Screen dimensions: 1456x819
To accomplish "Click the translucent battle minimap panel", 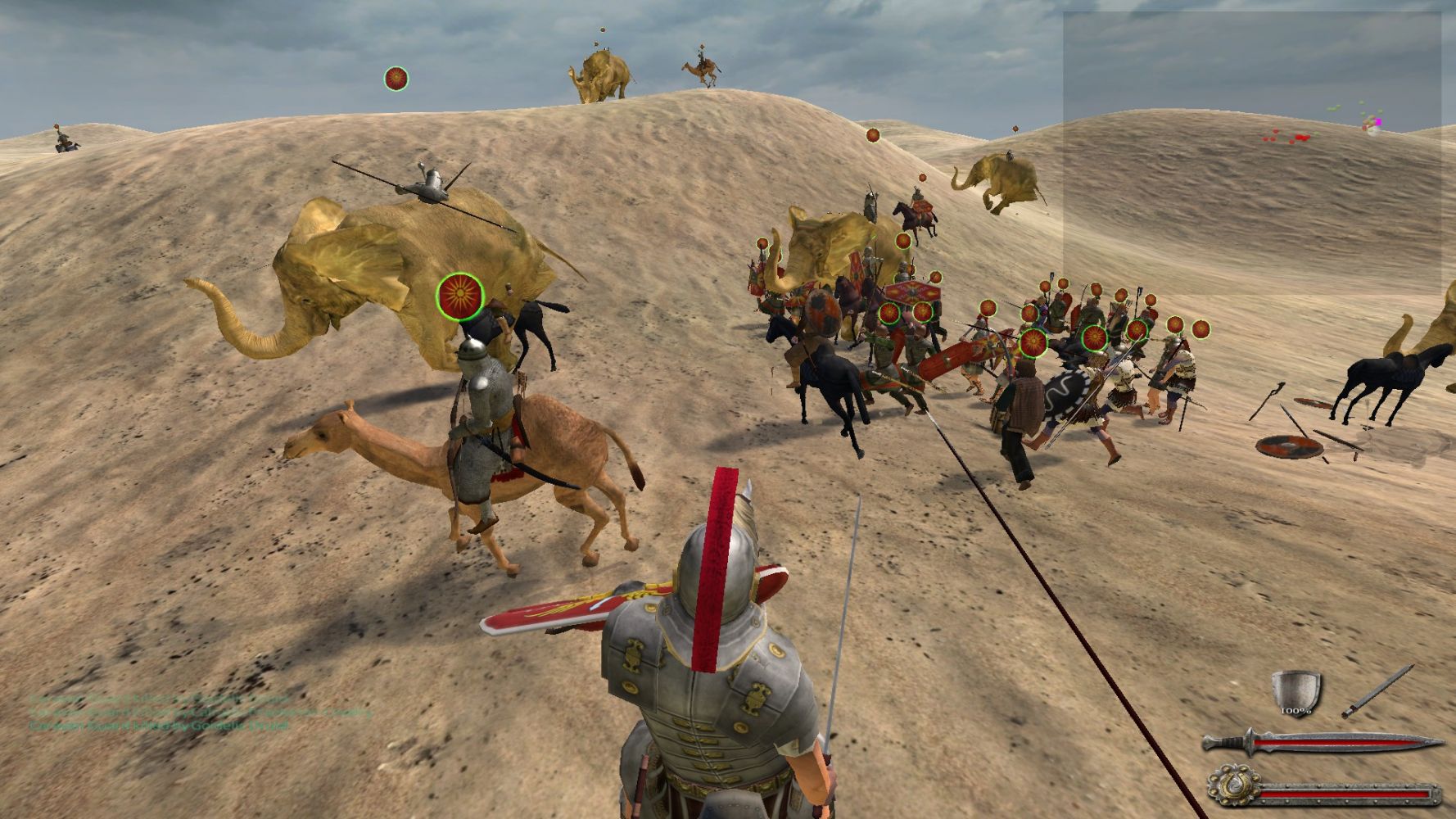I will pos(1253,152).
